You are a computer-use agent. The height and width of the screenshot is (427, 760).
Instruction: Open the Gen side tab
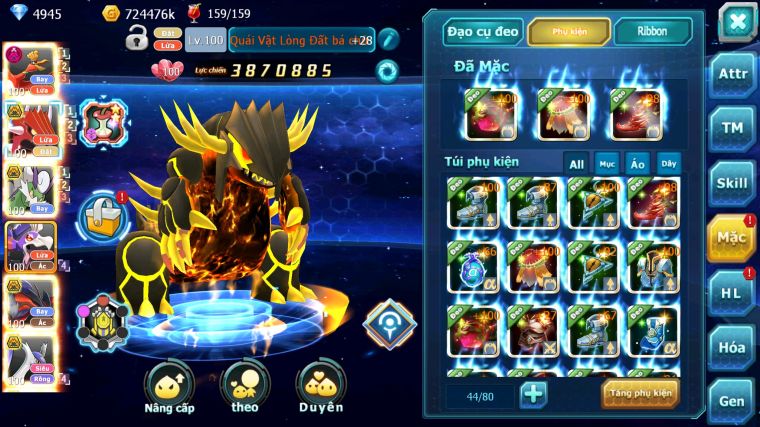tap(732, 401)
